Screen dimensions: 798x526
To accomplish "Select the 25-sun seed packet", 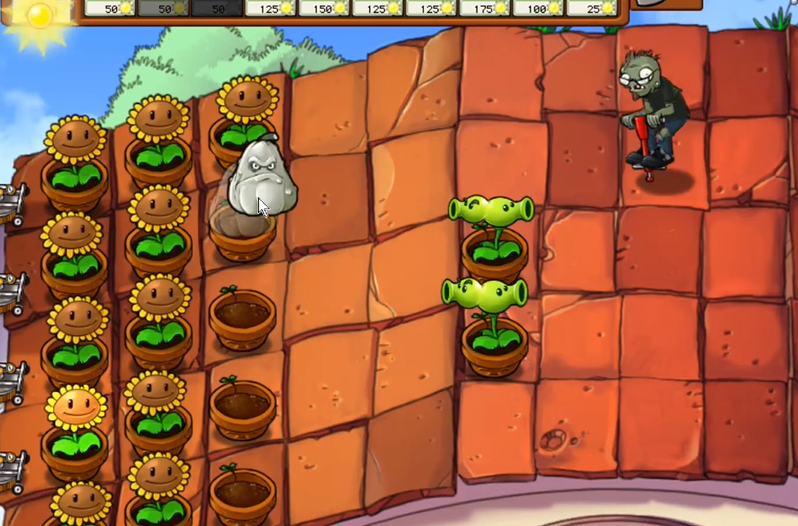I will pyautogui.click(x=592, y=8).
